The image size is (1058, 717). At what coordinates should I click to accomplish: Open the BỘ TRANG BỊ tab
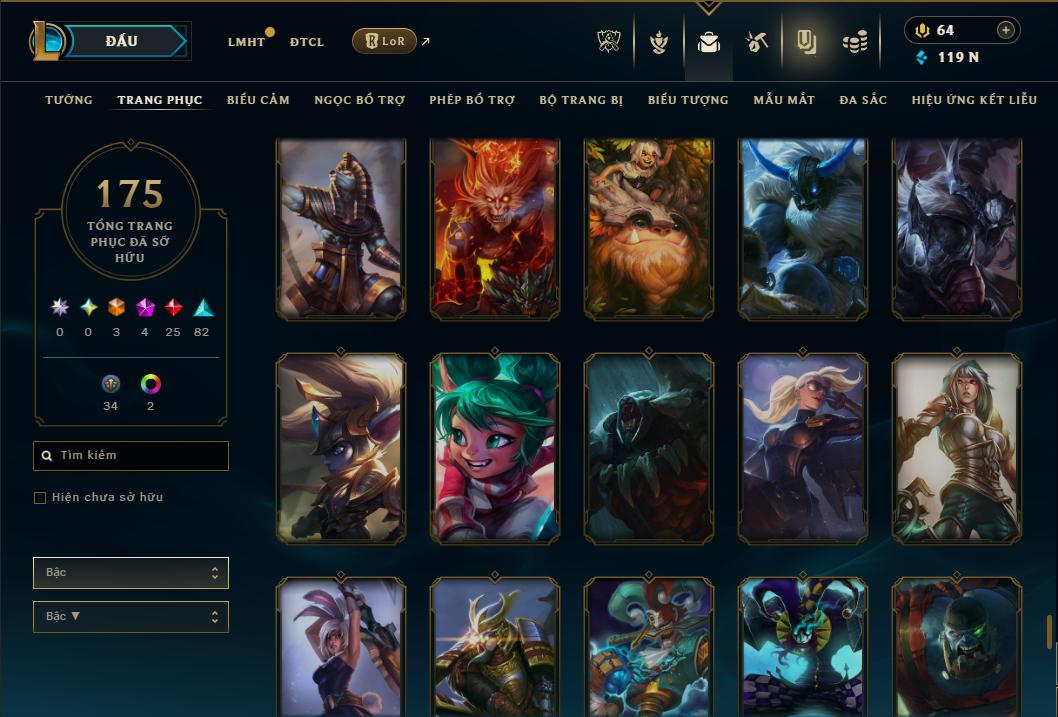pos(581,100)
